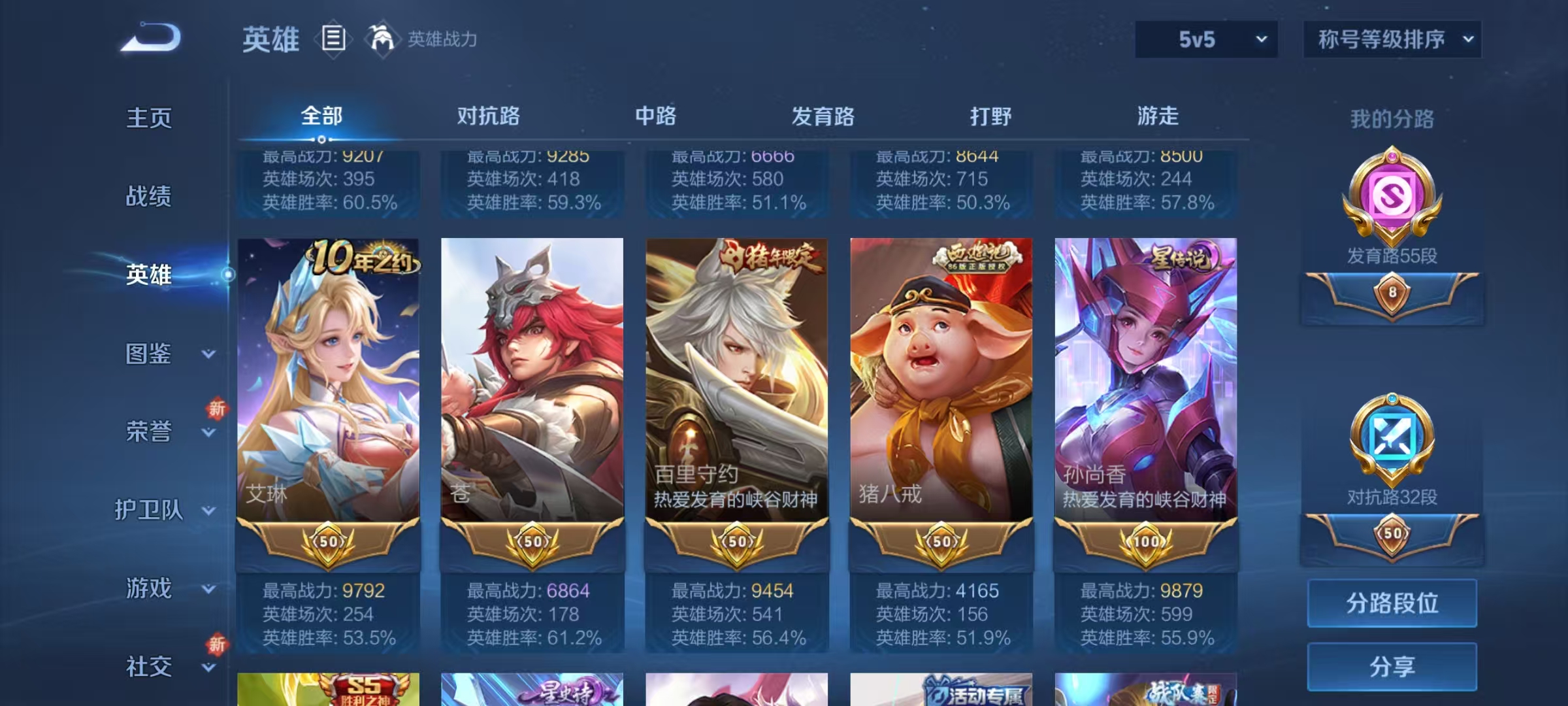
Task: Open the hero list scroll icon beside 英雄
Action: [333, 39]
